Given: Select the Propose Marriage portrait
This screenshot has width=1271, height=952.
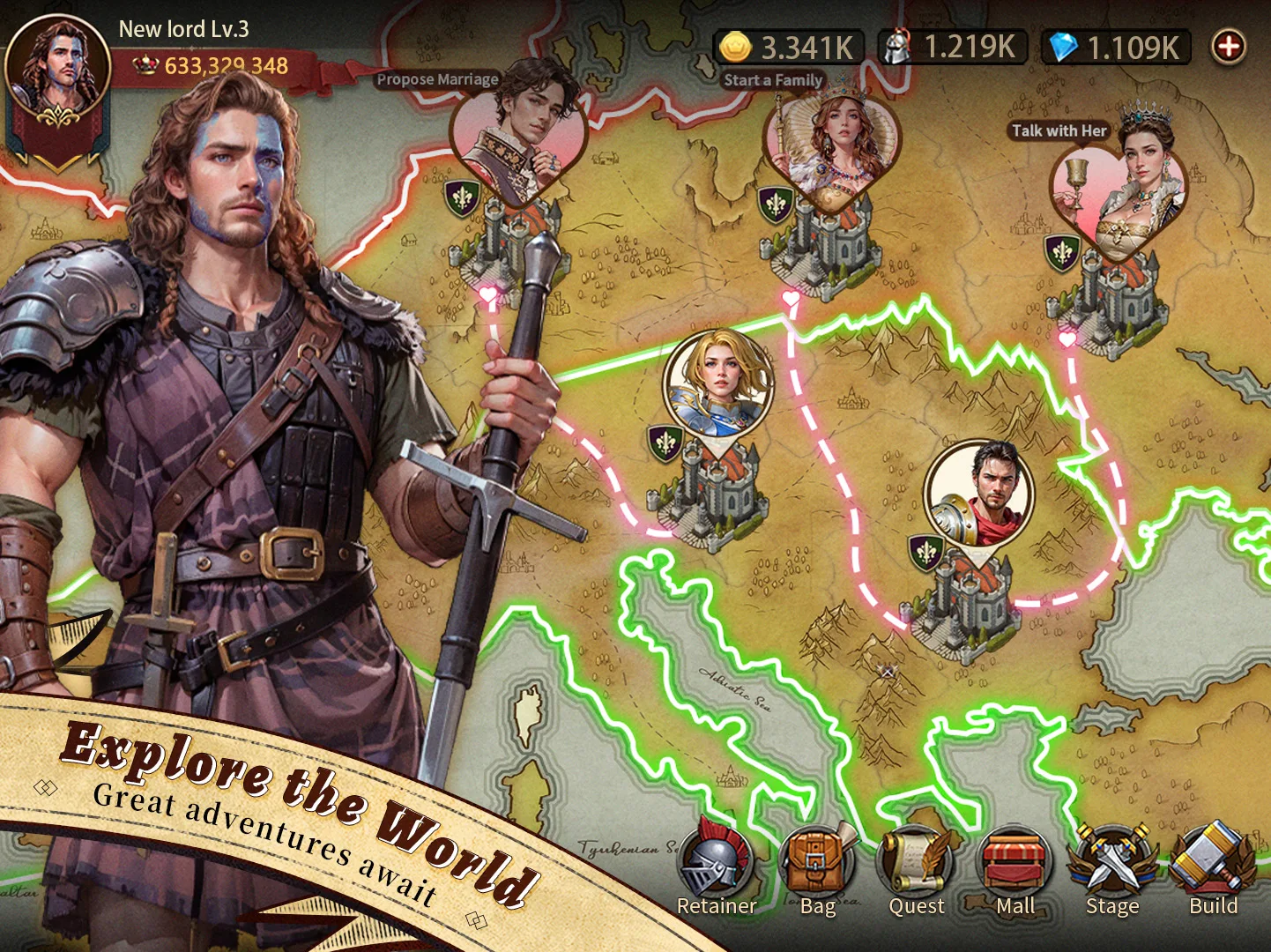Looking at the screenshot, I should [518, 132].
